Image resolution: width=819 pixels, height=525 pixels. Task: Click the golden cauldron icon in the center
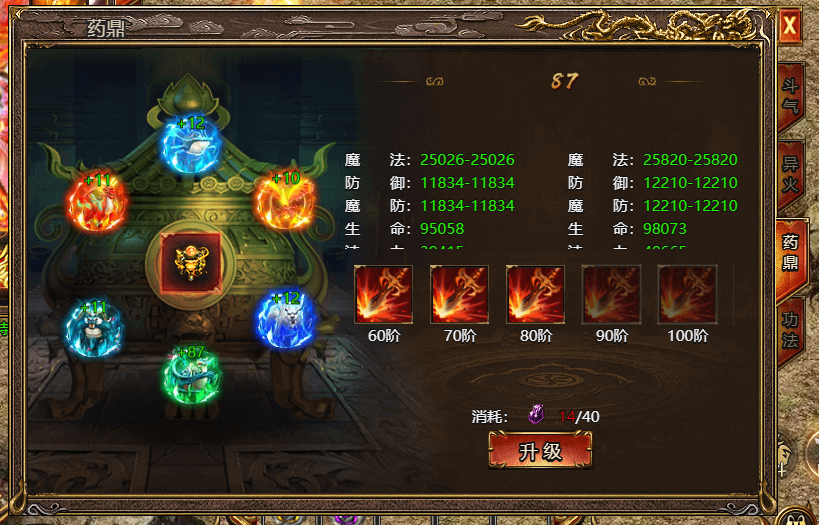[x=192, y=263]
